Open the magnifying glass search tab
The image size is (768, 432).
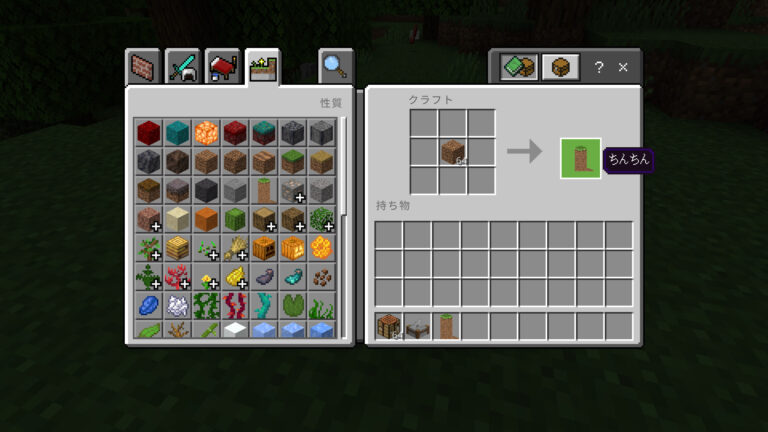[x=334, y=67]
